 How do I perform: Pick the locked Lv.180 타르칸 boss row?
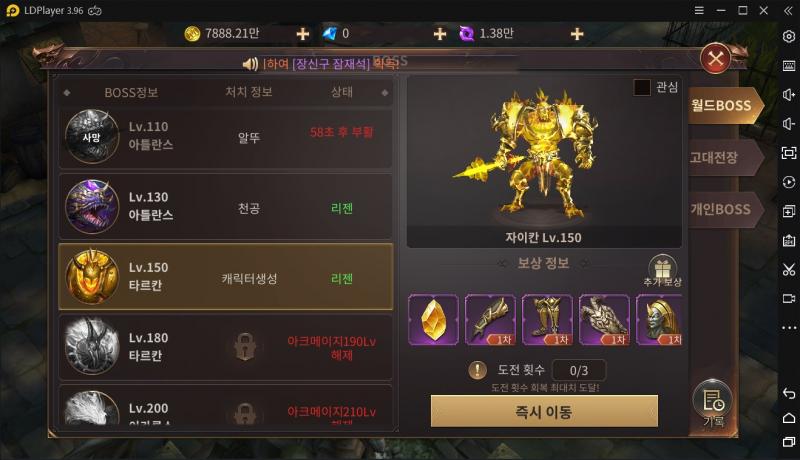point(225,346)
